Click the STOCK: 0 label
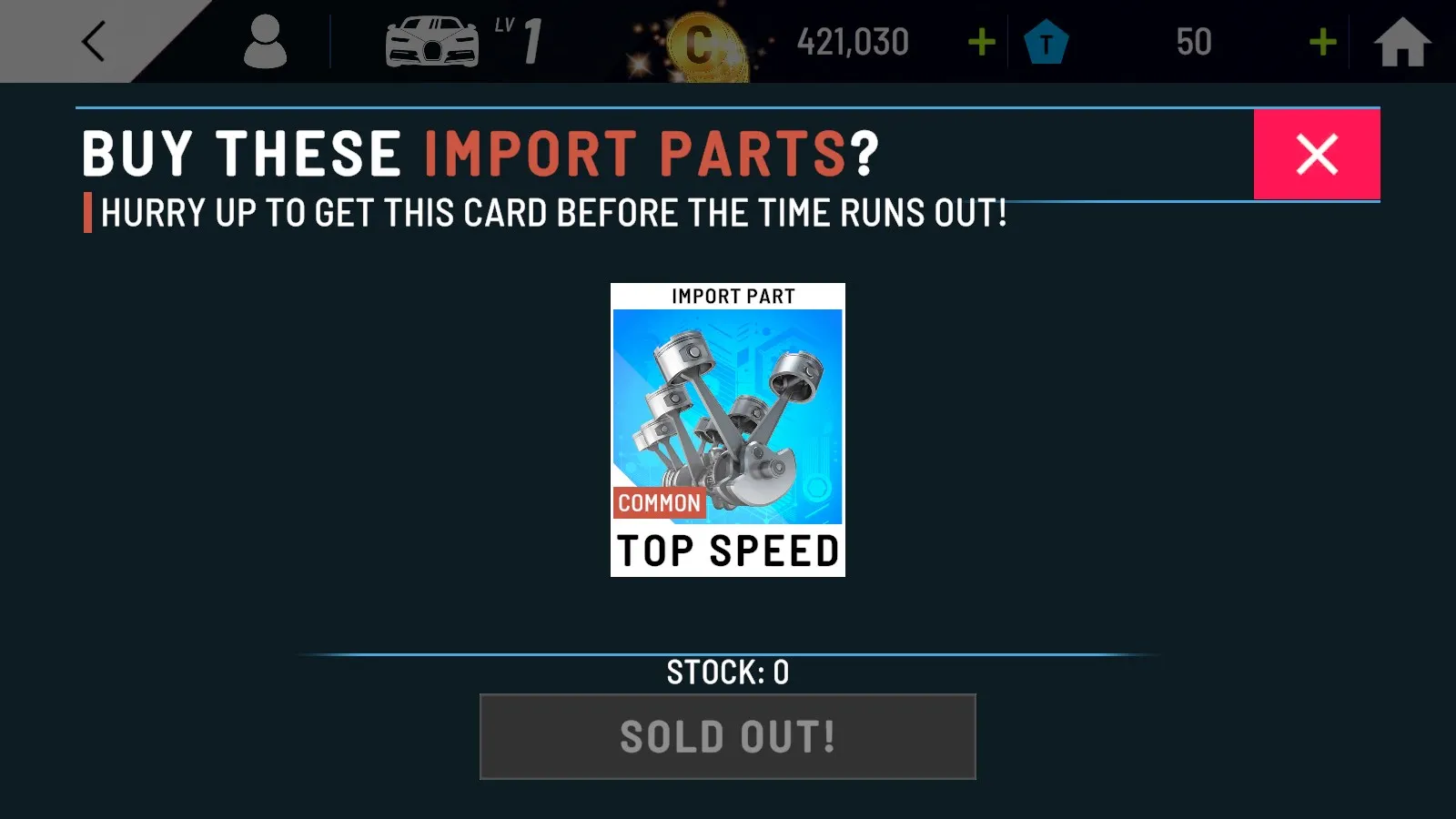1456x819 pixels. click(x=727, y=672)
